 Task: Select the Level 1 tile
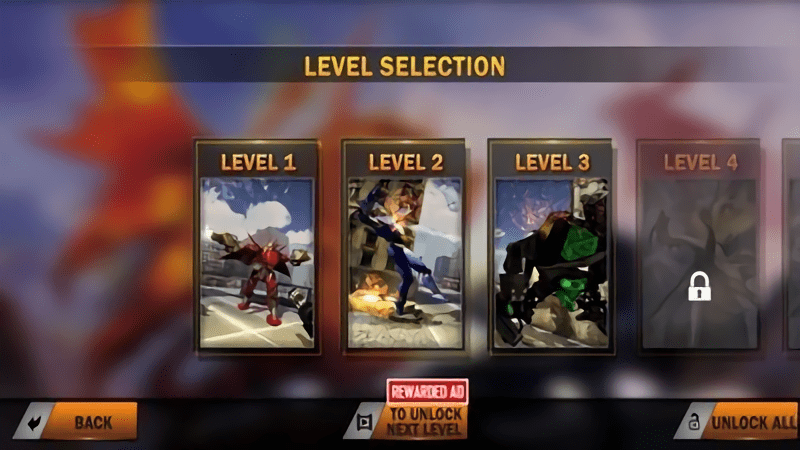(258, 248)
